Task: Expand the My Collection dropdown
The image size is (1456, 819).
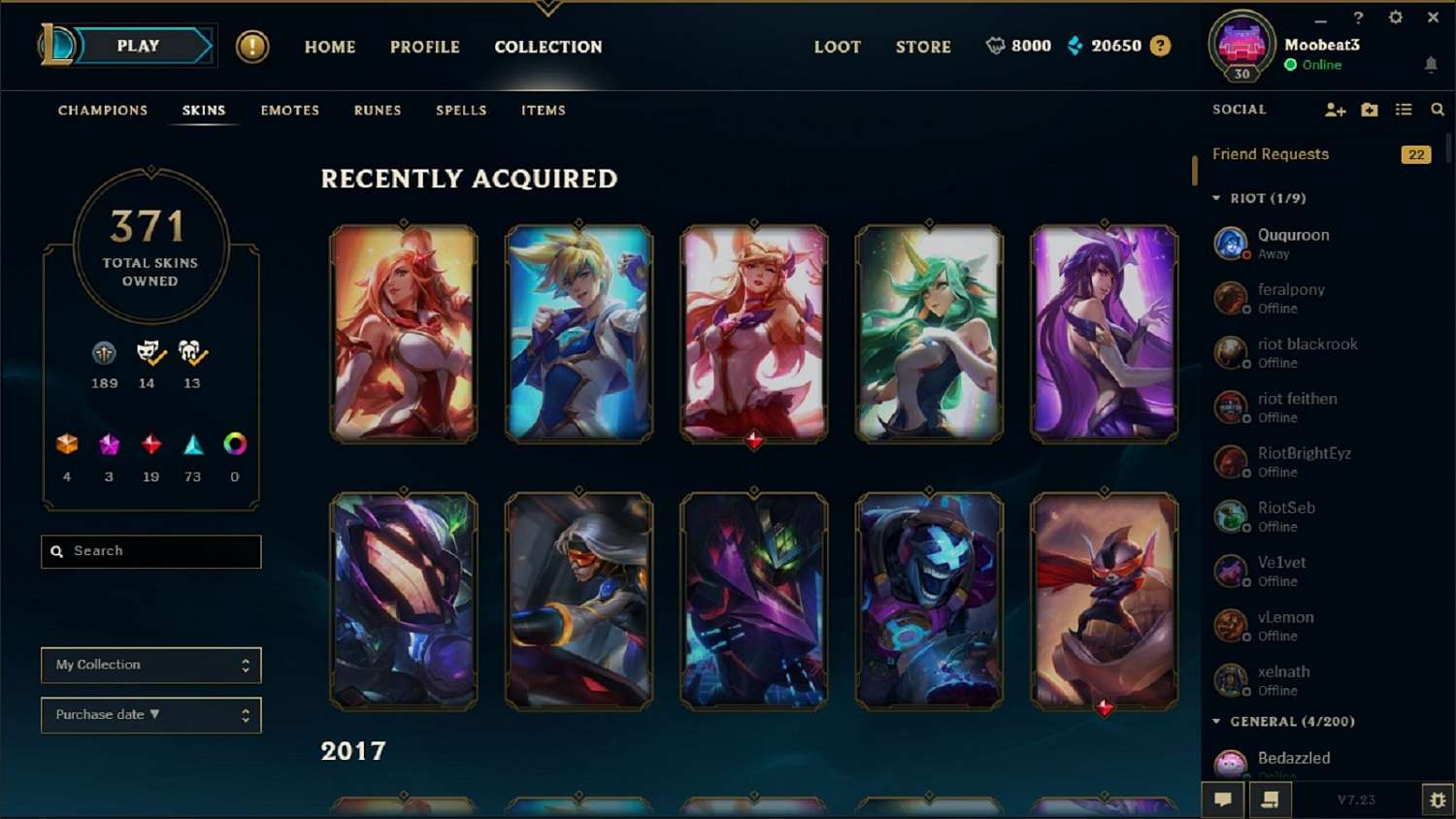Action: [x=150, y=665]
